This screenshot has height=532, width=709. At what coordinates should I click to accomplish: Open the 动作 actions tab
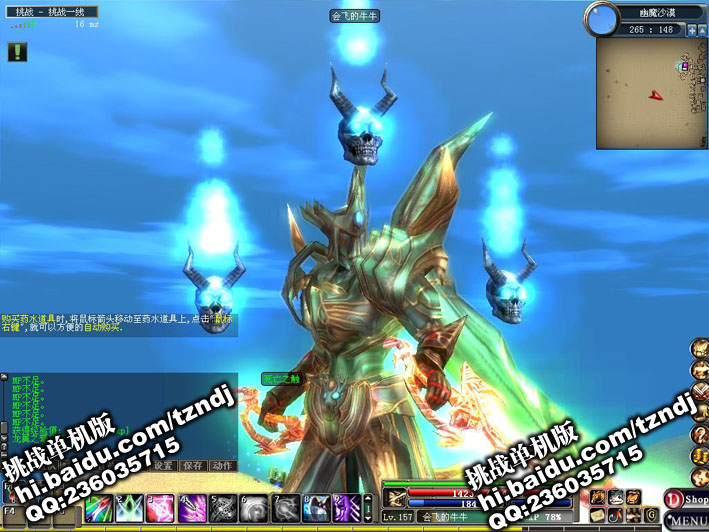point(223,466)
